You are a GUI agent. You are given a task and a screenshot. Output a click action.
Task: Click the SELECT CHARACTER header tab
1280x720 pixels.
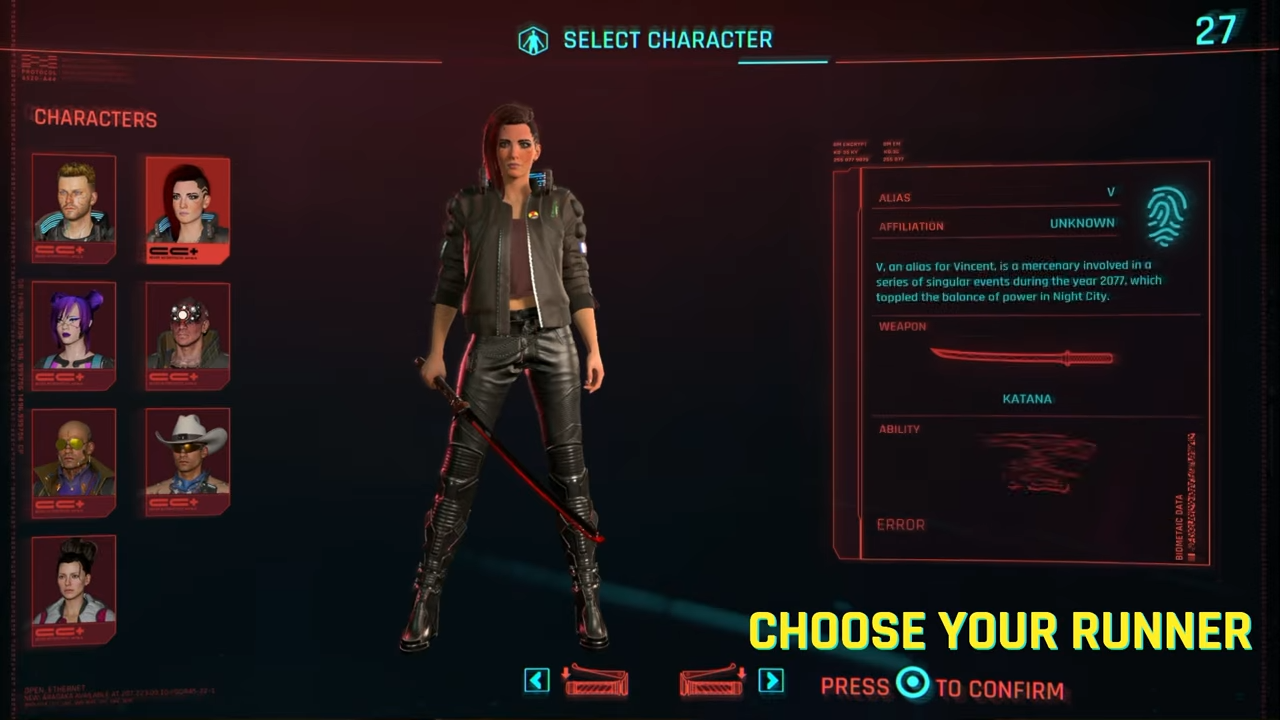pyautogui.click(x=668, y=40)
